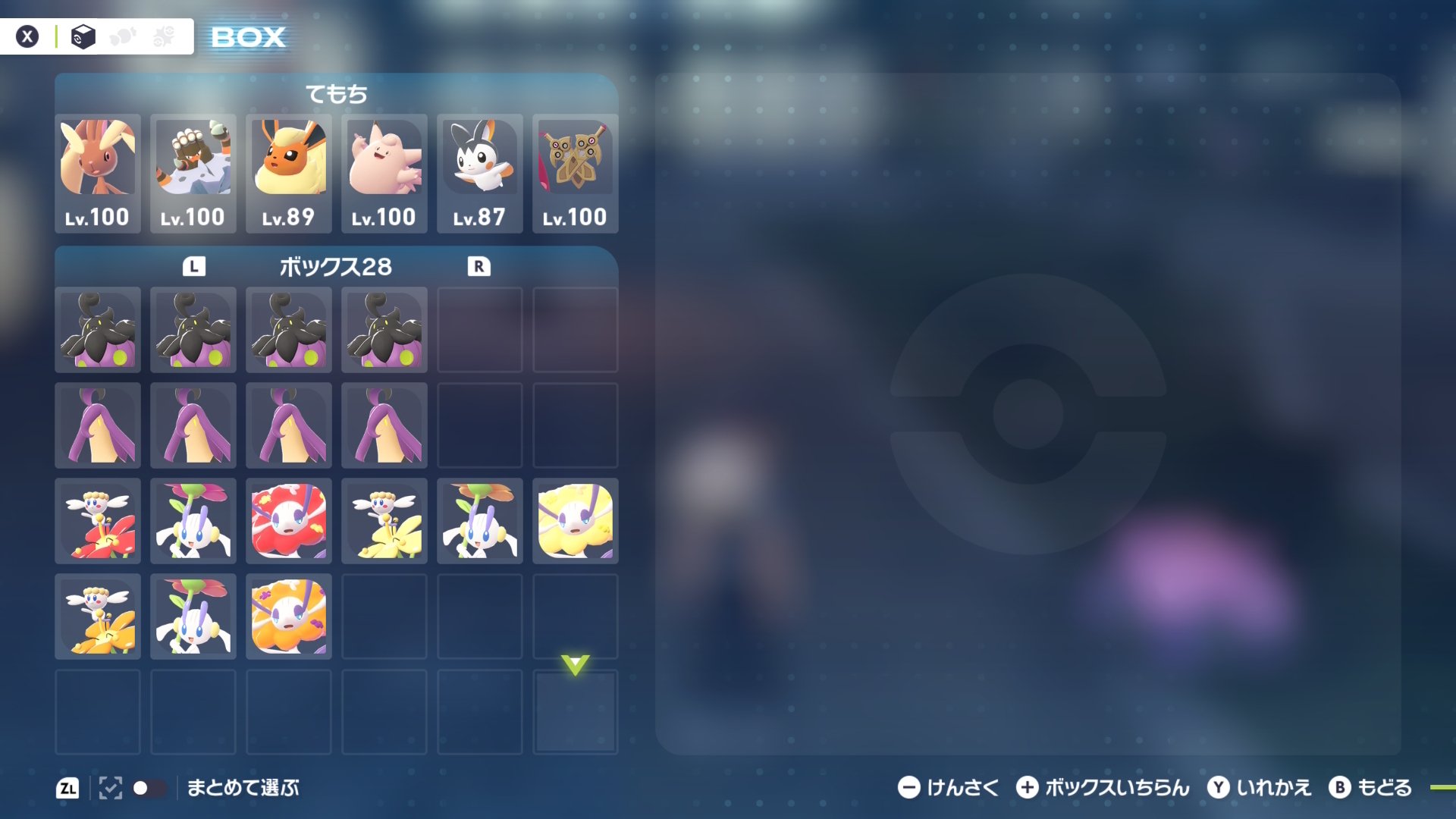This screenshot has height=819, width=1456.
Task: Expand downward with the green arrow
Action: pos(575,666)
